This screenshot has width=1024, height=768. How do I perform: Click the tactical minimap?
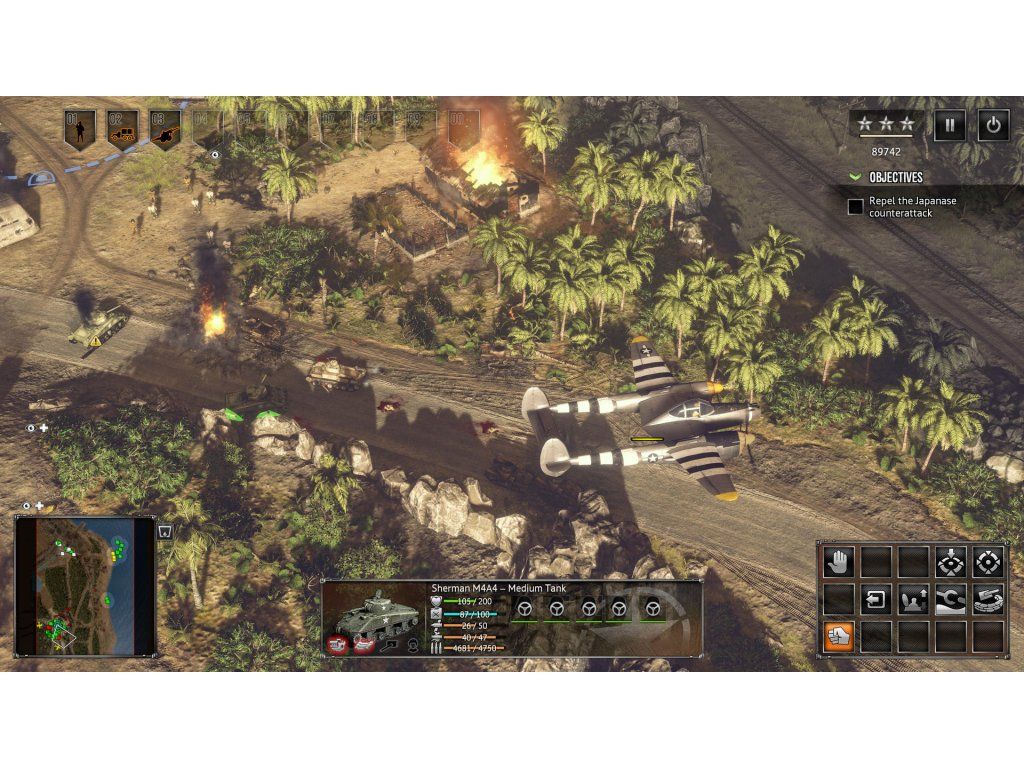pyautogui.click(x=85, y=585)
